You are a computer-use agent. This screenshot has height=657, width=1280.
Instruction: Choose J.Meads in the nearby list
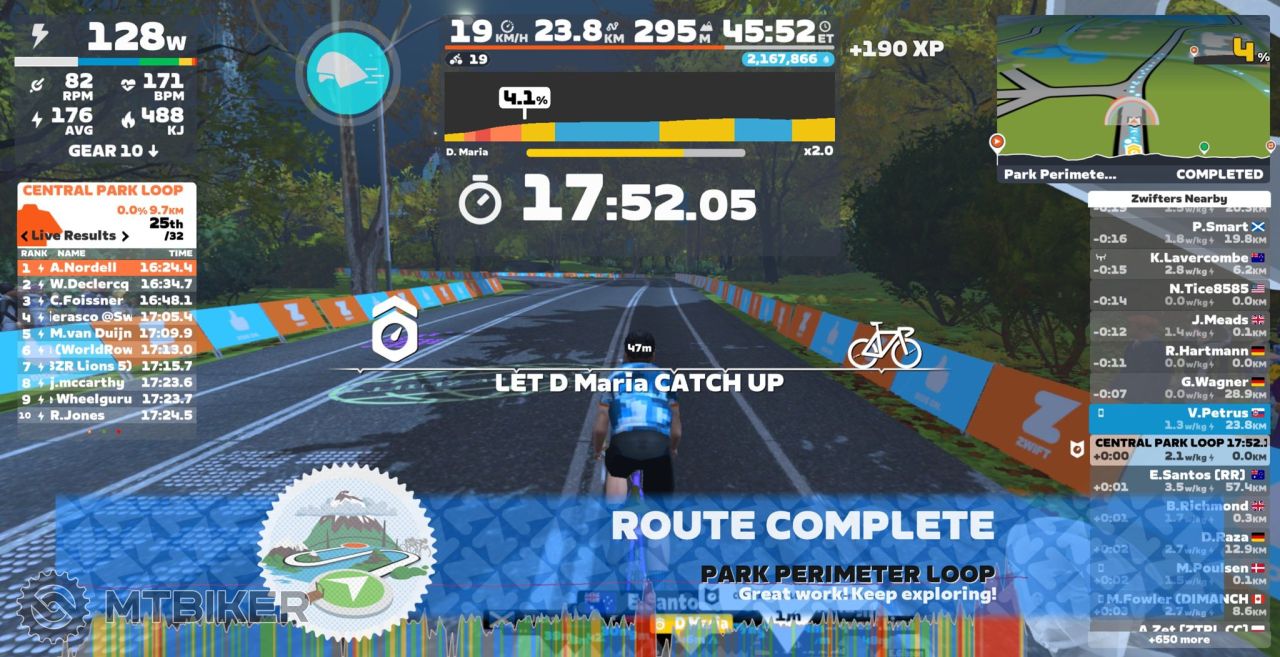[1180, 326]
